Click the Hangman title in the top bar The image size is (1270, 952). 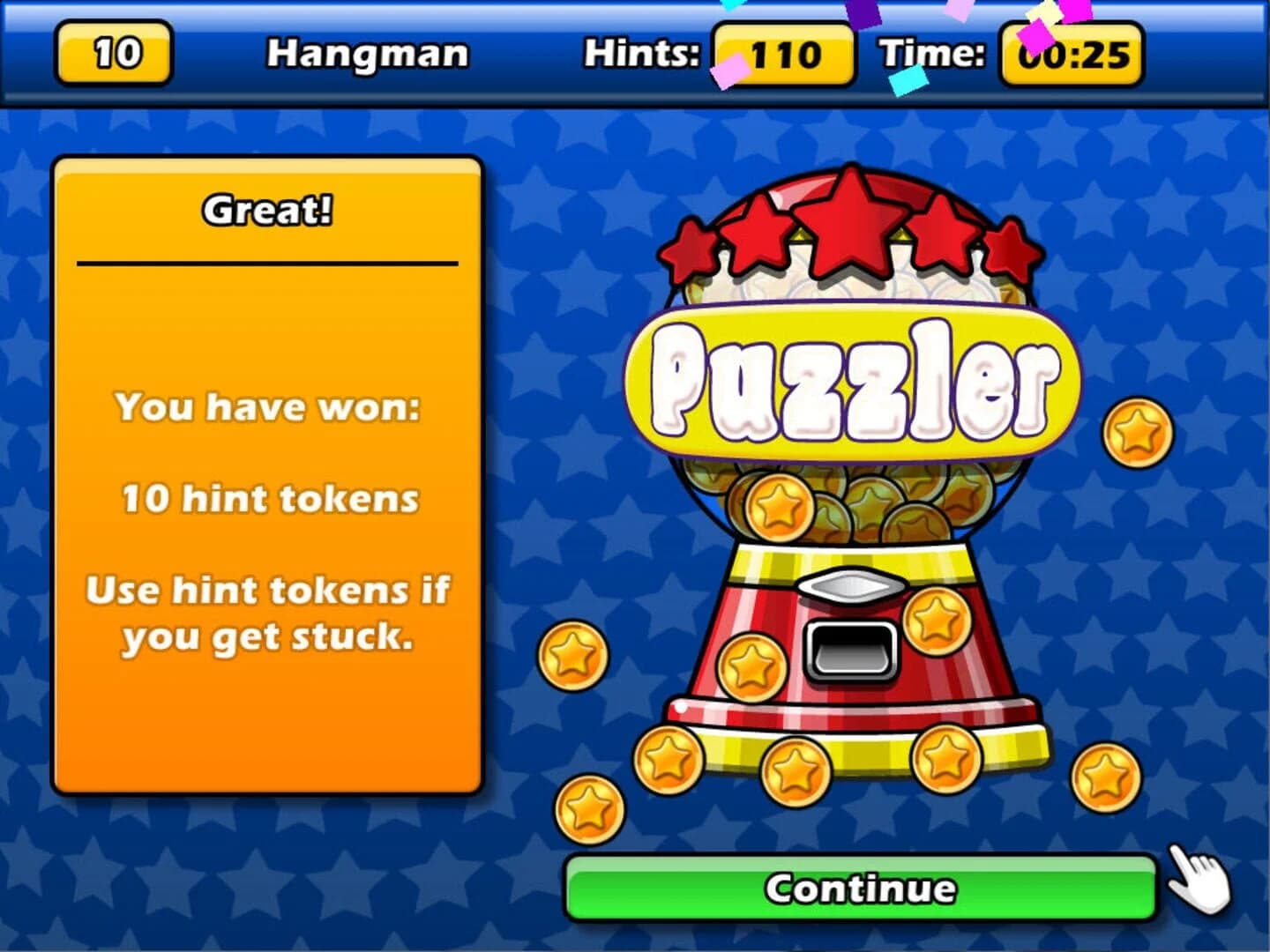[x=369, y=53]
